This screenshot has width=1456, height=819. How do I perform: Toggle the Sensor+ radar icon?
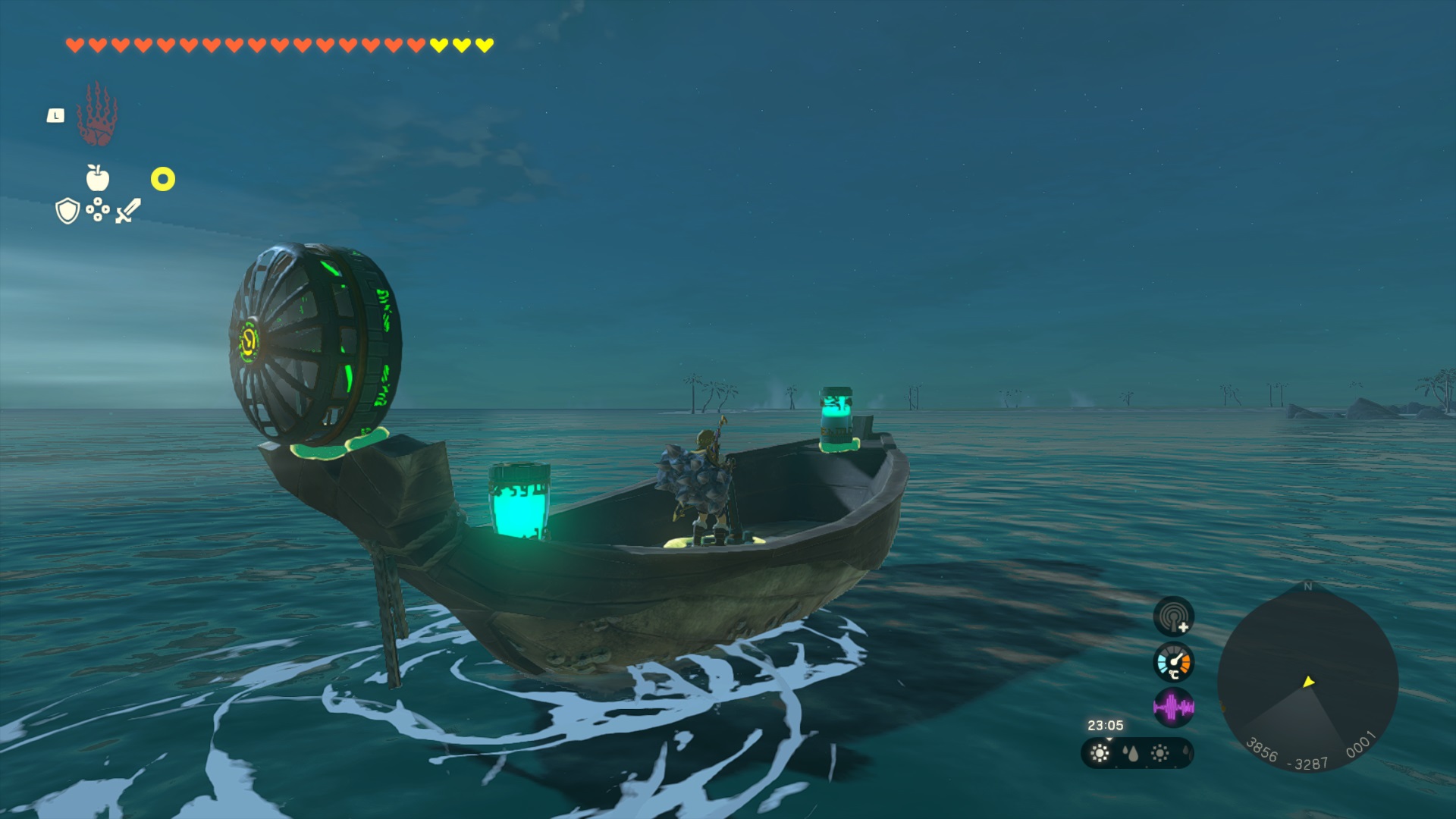[x=1173, y=617]
